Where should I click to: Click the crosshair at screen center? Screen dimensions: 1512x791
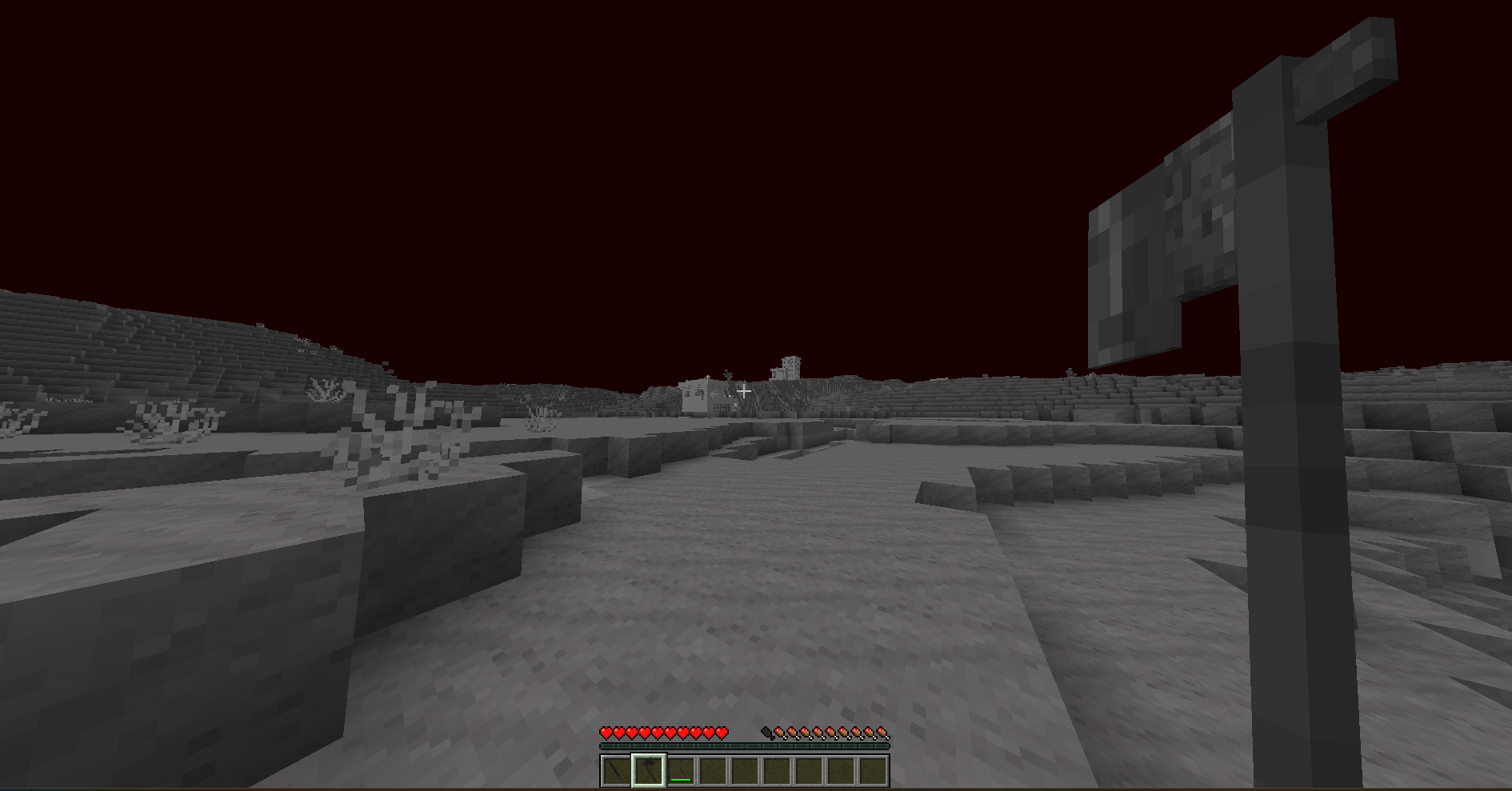pos(744,390)
